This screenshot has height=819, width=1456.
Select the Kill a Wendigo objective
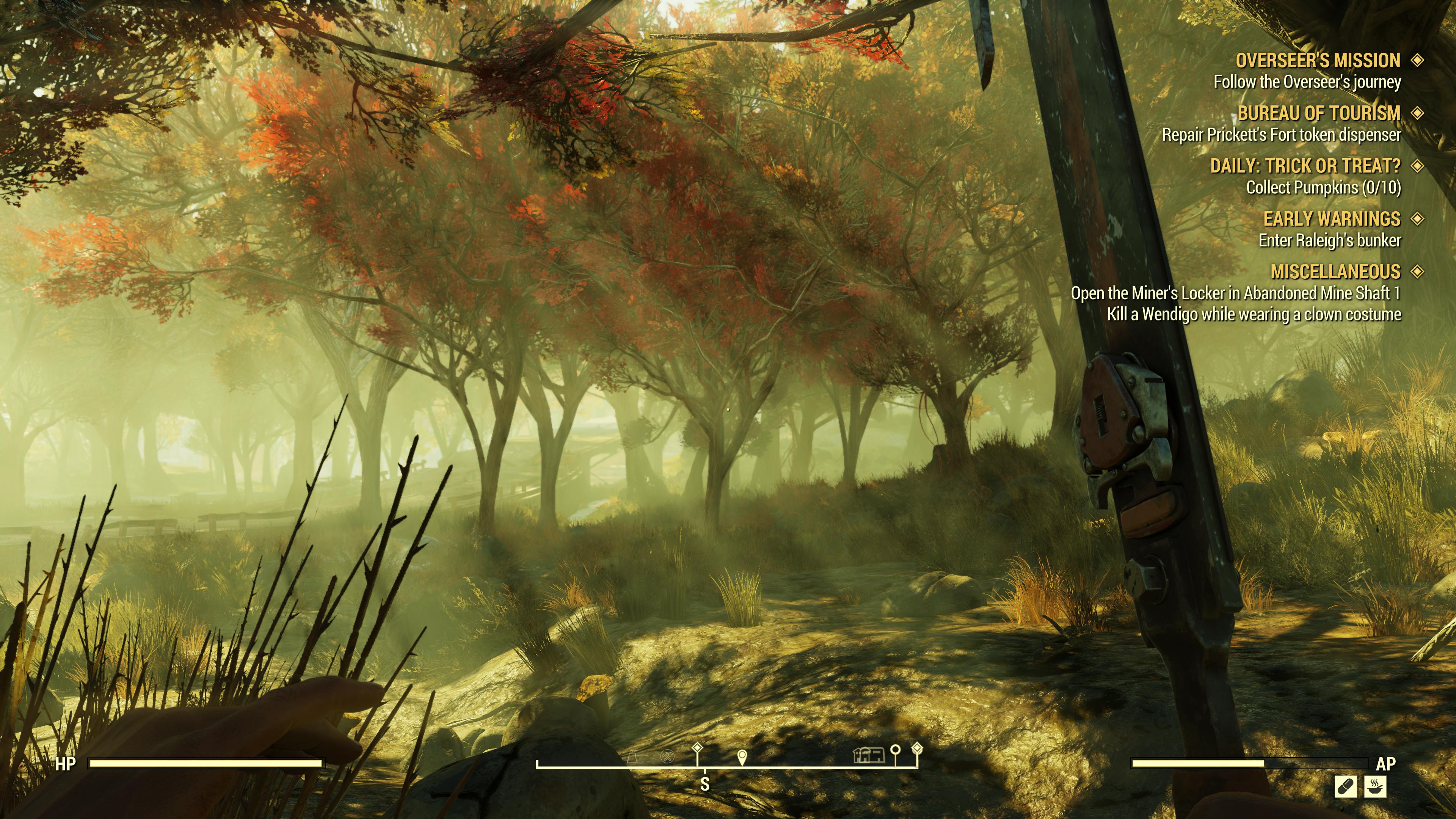click(1254, 314)
